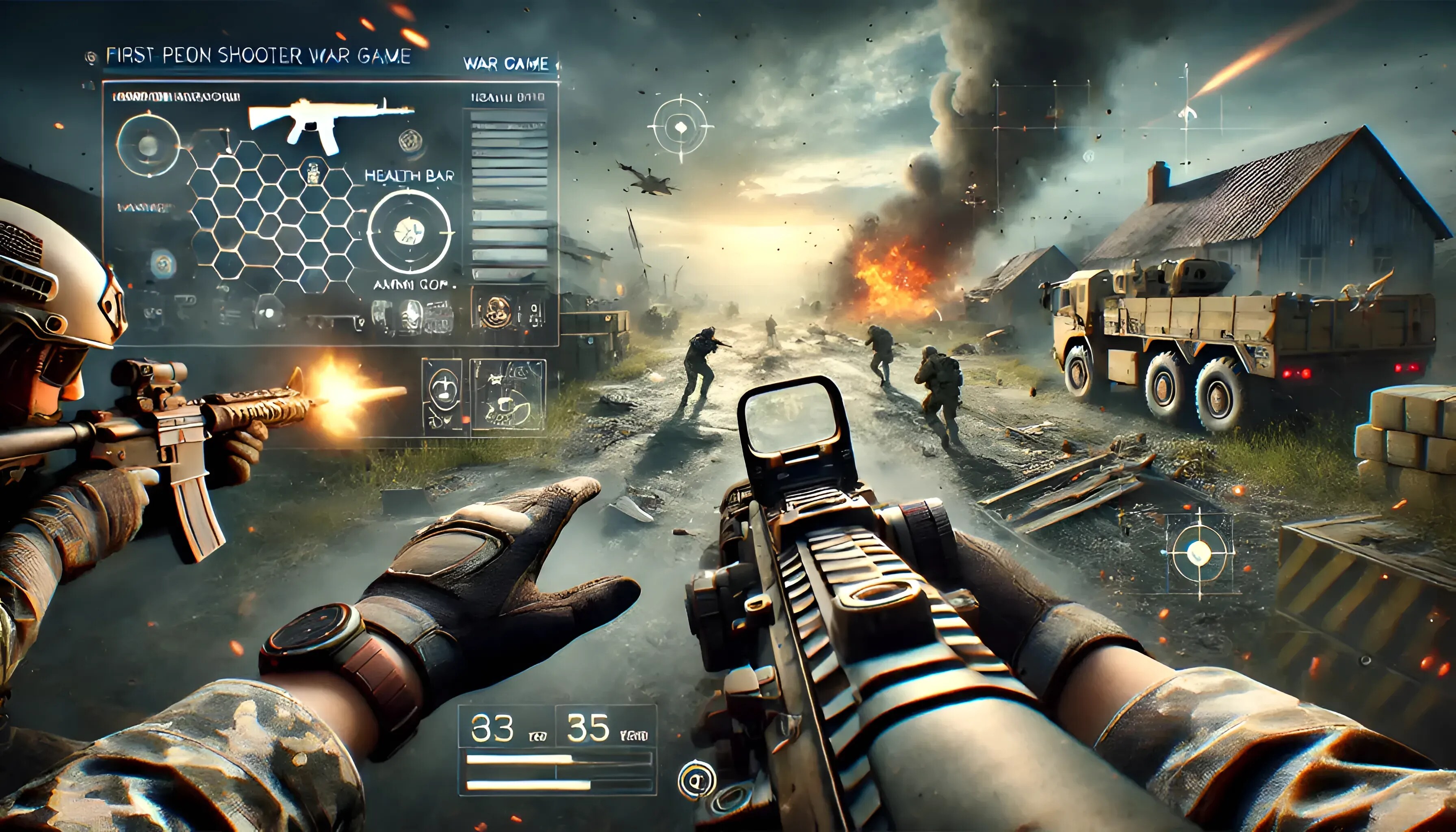Image resolution: width=1456 pixels, height=832 pixels.
Task: Select the orange swirl emblem slot
Action: [495, 311]
